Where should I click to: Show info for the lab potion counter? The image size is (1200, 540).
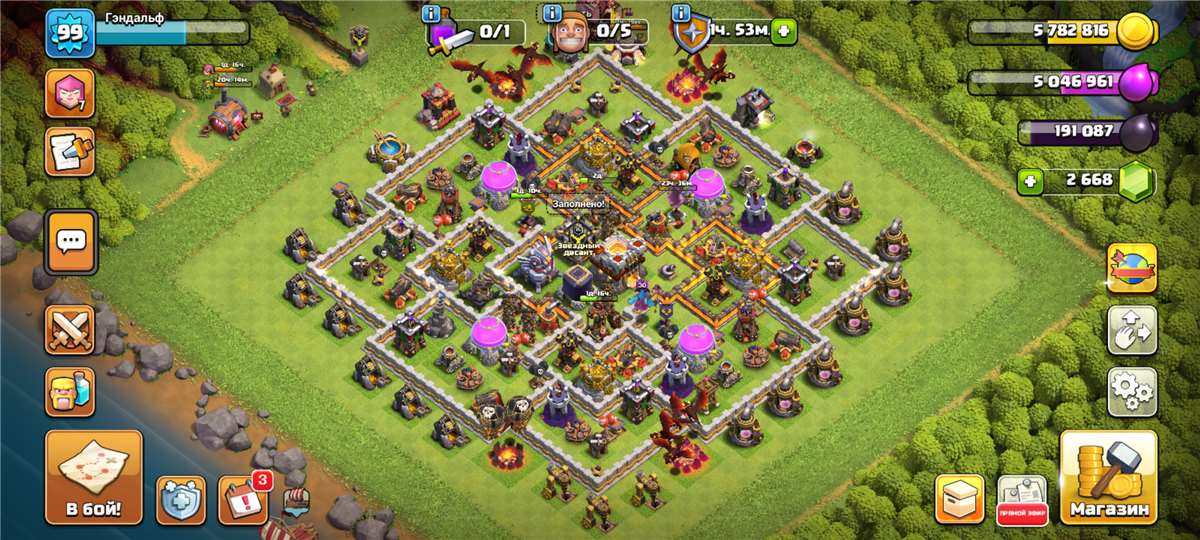(x=431, y=14)
